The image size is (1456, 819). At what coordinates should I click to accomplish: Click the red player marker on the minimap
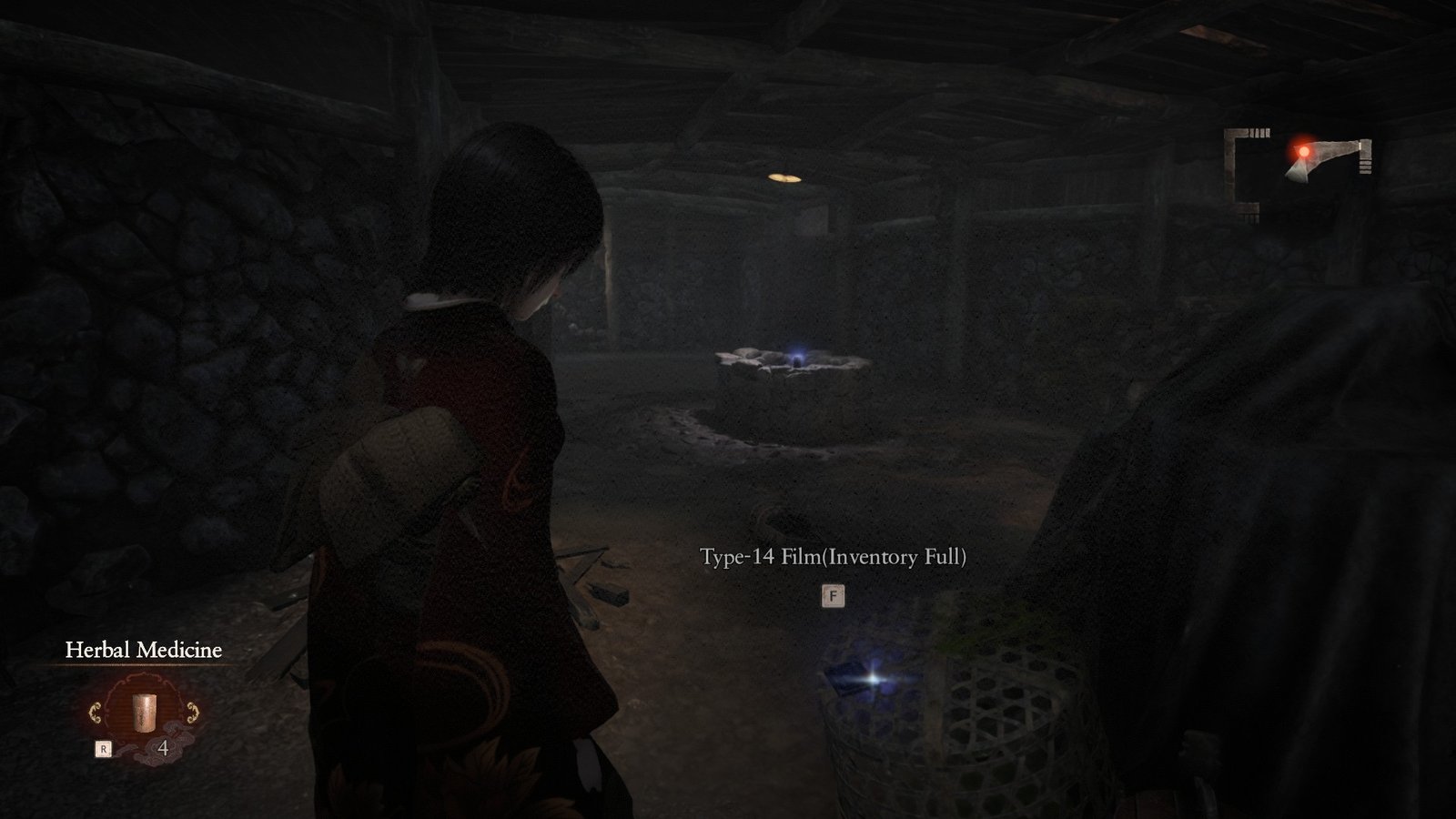[x=1305, y=152]
